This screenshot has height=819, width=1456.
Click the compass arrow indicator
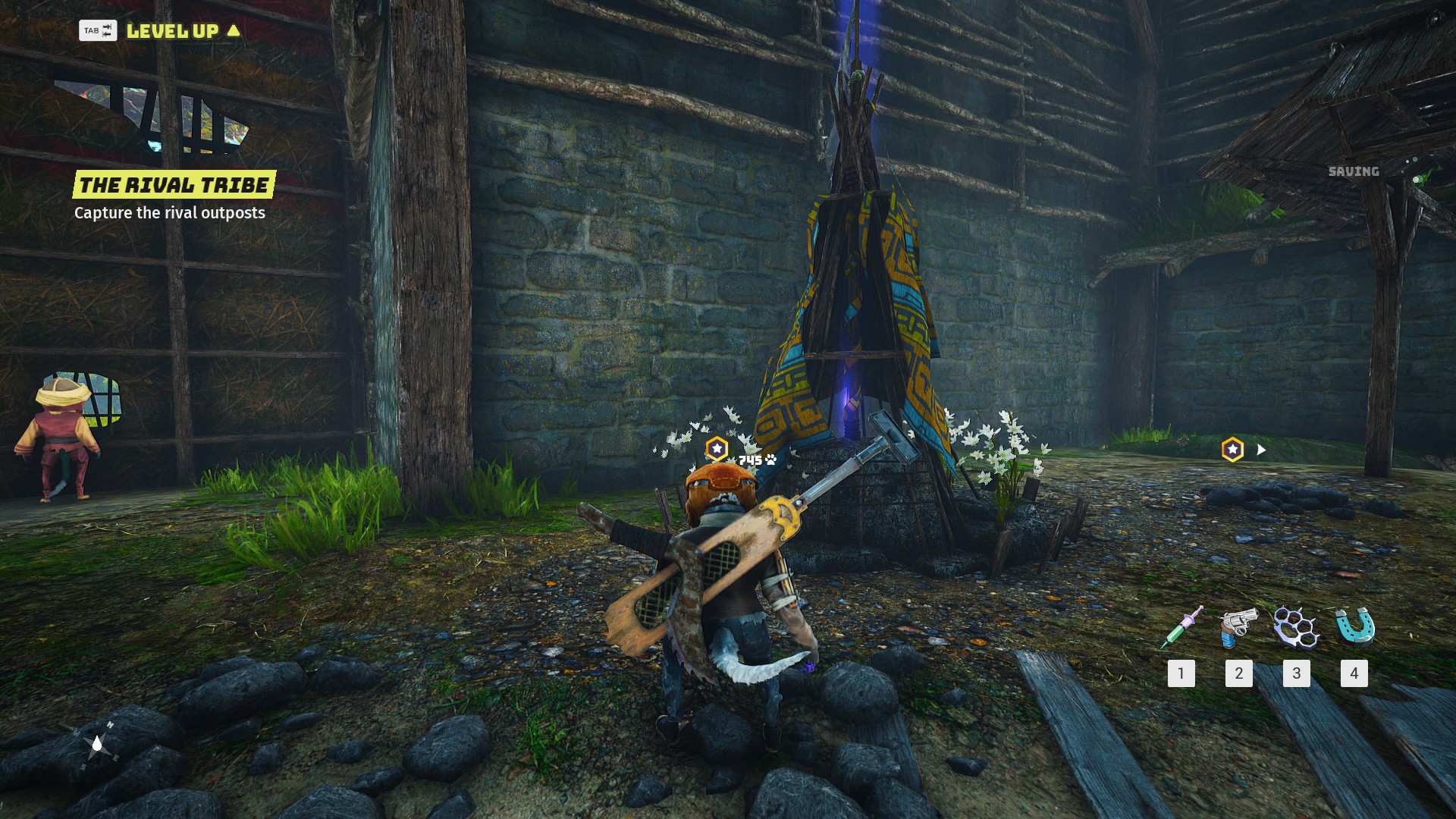tap(98, 745)
